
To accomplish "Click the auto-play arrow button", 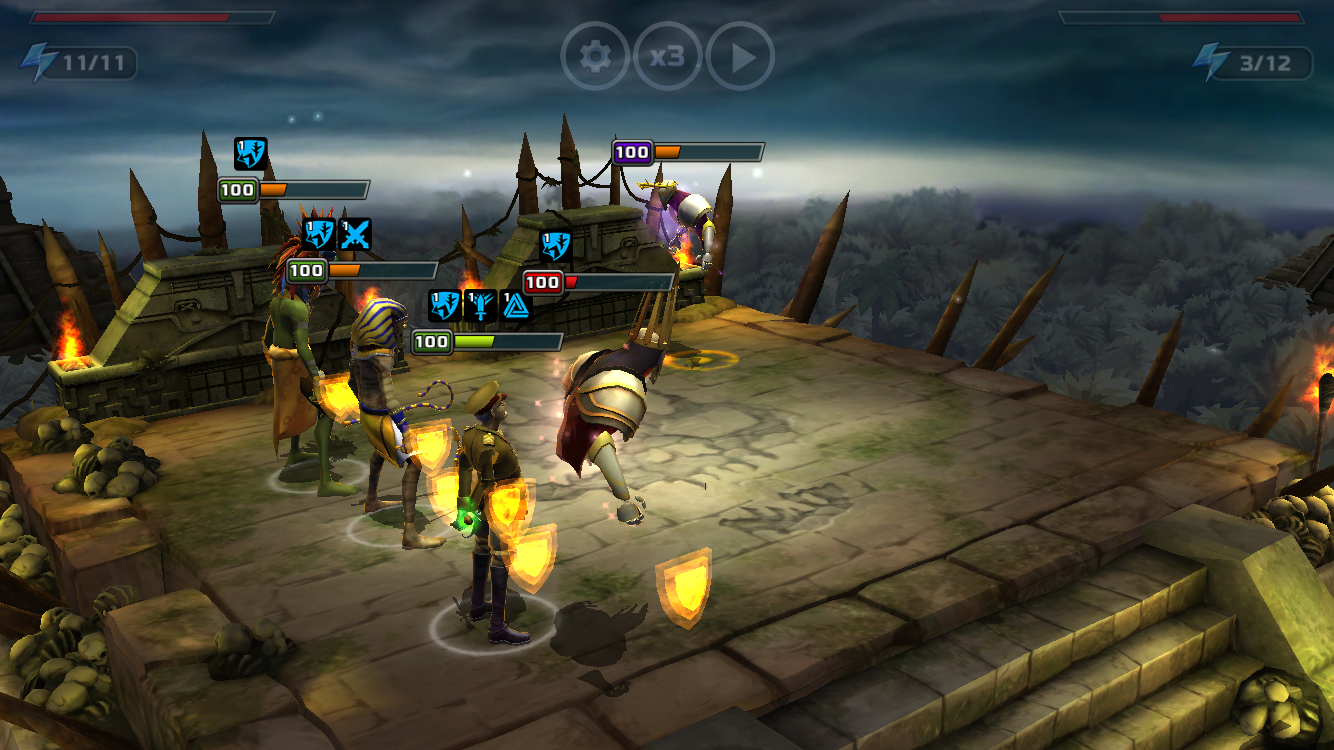I will [x=740, y=57].
